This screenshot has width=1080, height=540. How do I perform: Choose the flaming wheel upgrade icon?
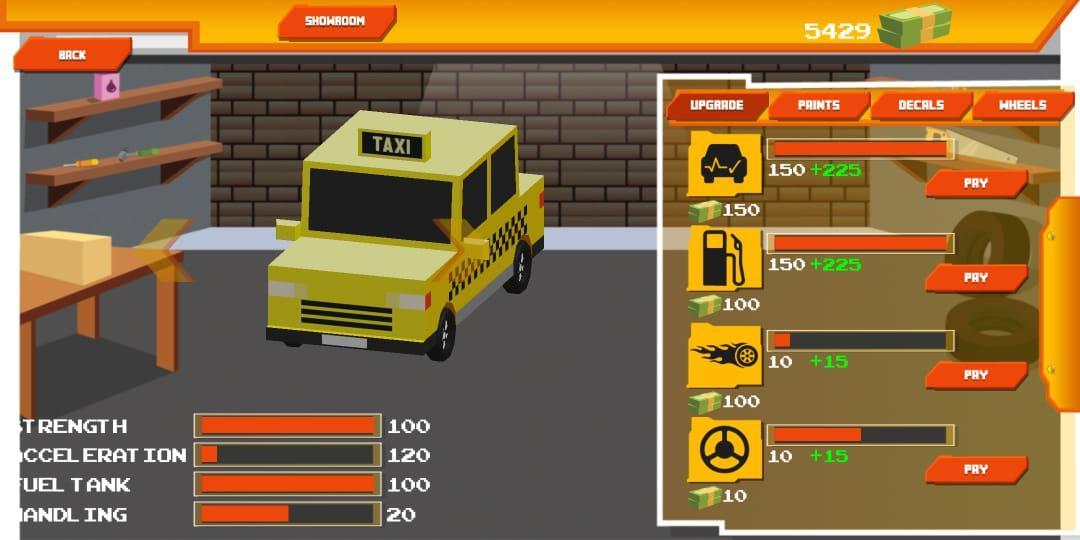[x=725, y=356]
